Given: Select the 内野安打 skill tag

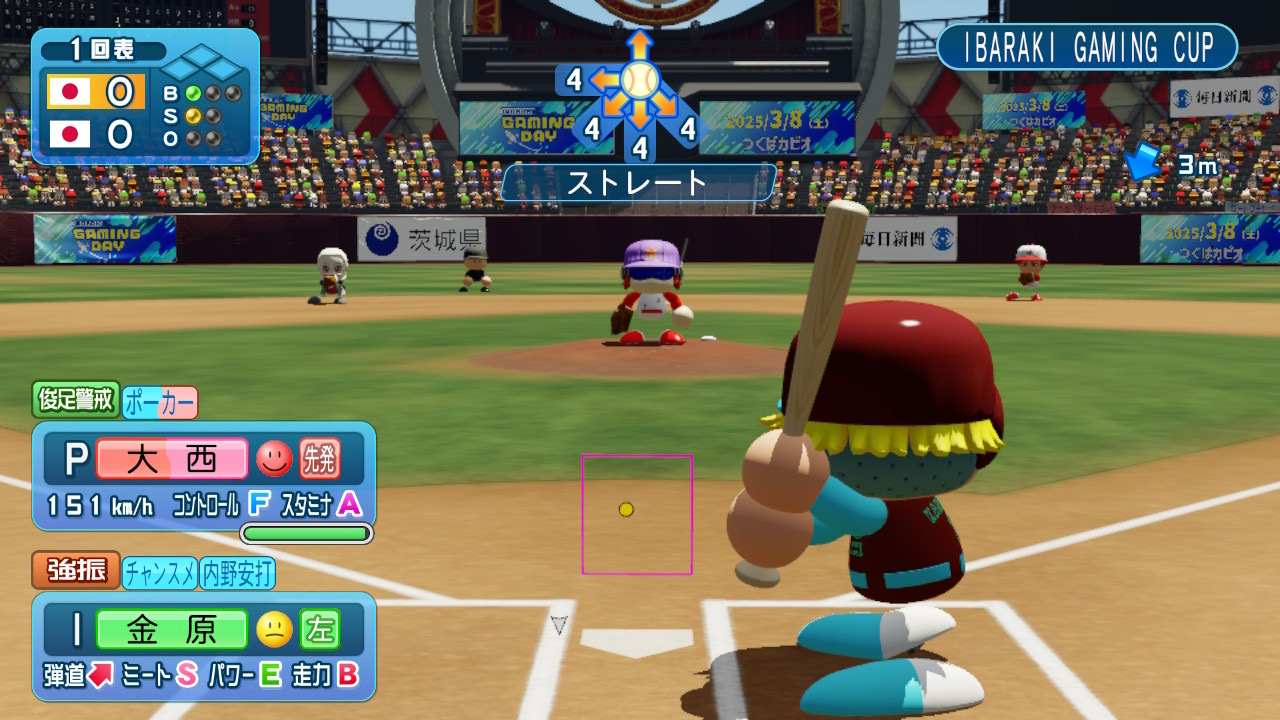Looking at the screenshot, I should click(238, 573).
